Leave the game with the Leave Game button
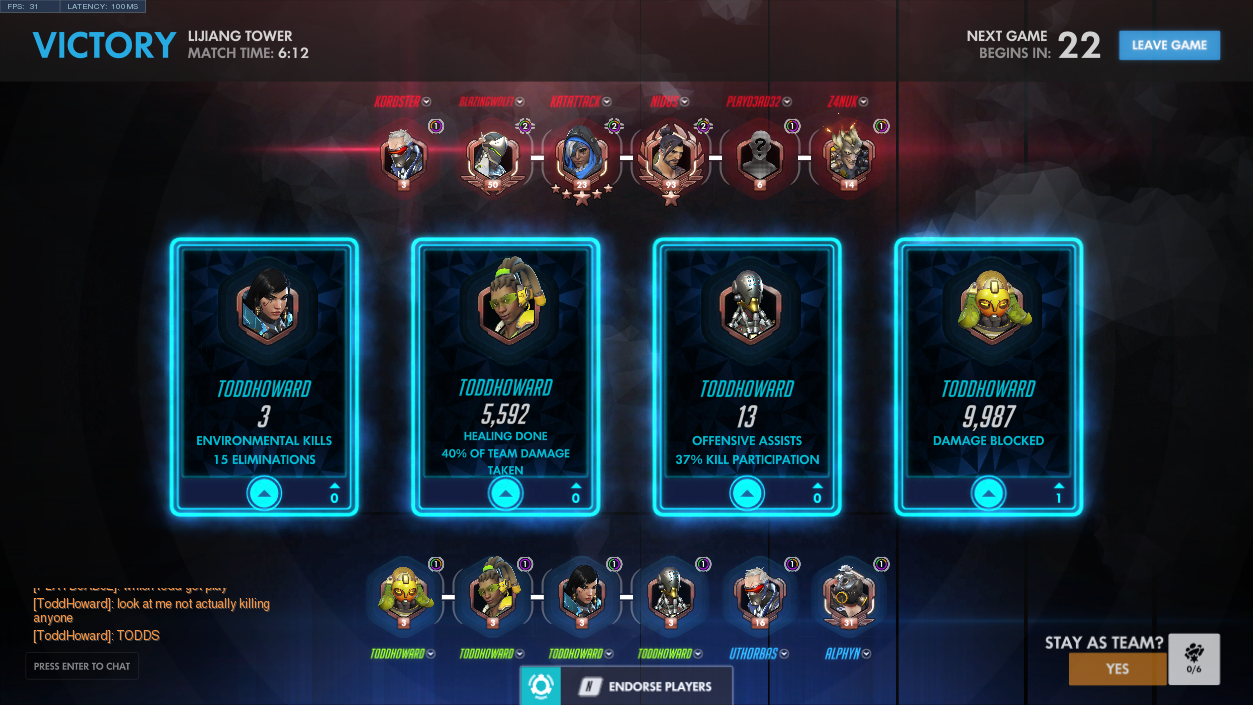1253x705 pixels. pyautogui.click(x=1169, y=45)
